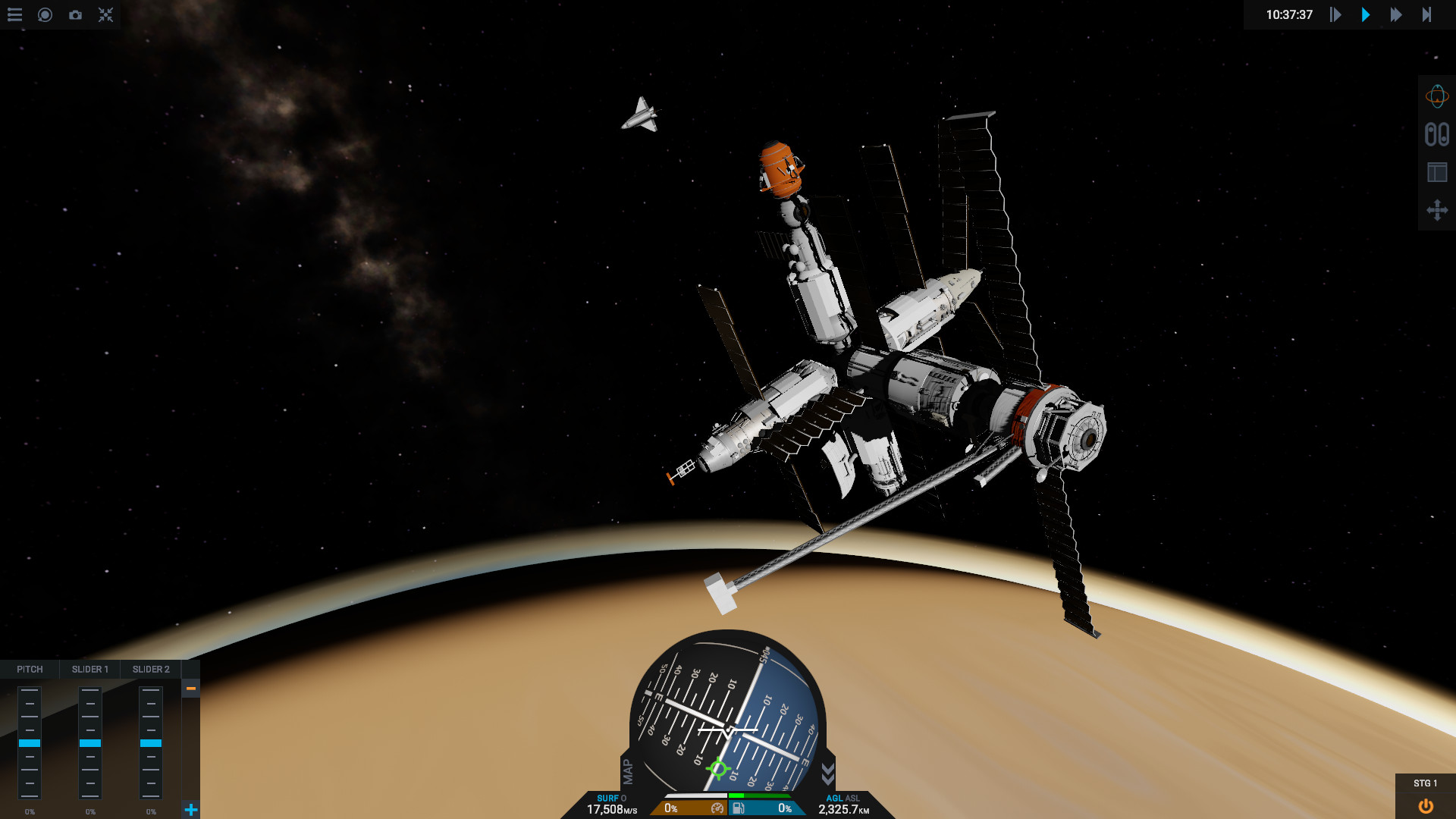The image size is (1456, 819).
Task: Open the orbit view icon on right sidebar
Action: [1437, 97]
